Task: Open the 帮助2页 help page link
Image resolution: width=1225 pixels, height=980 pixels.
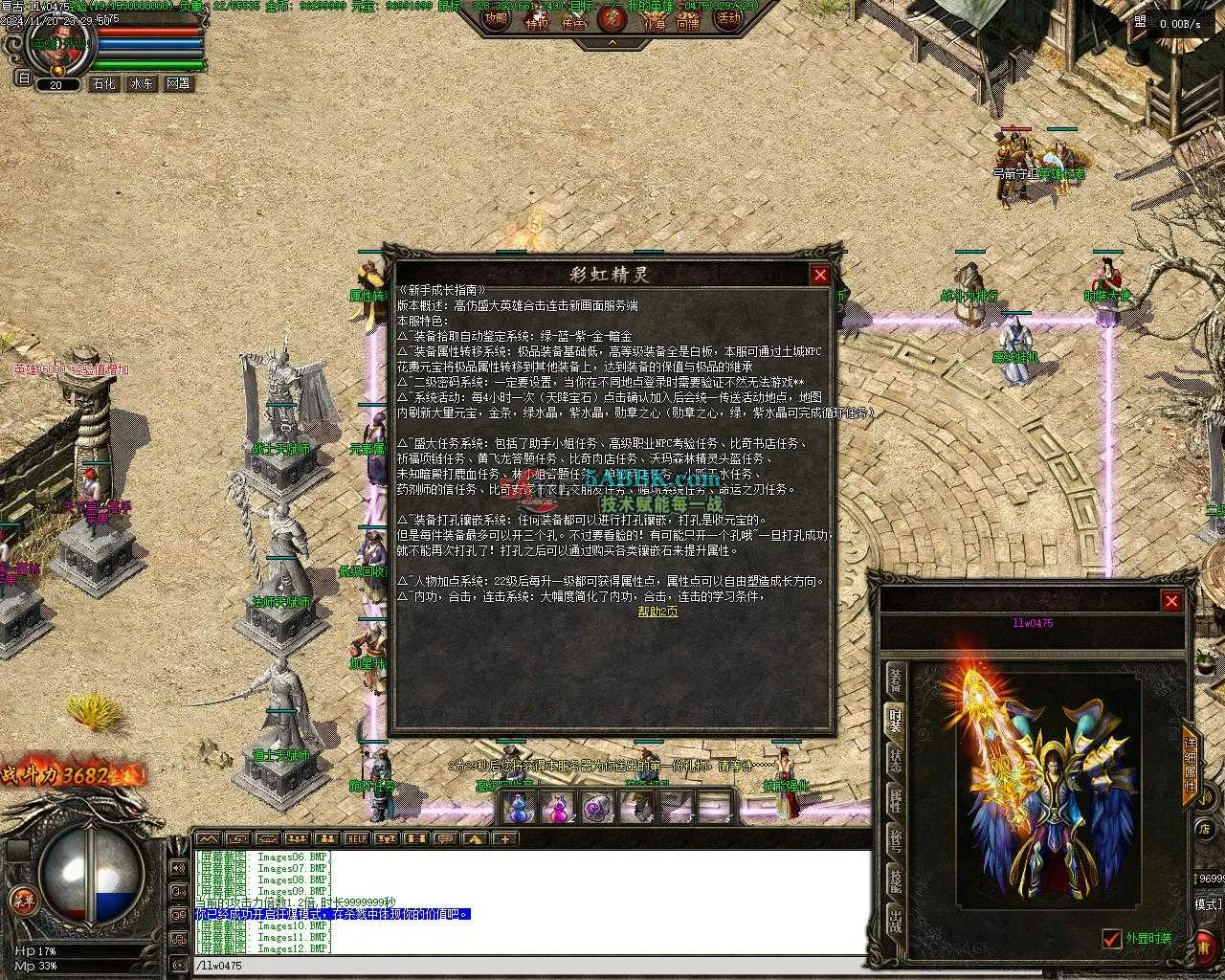Action: [x=657, y=612]
